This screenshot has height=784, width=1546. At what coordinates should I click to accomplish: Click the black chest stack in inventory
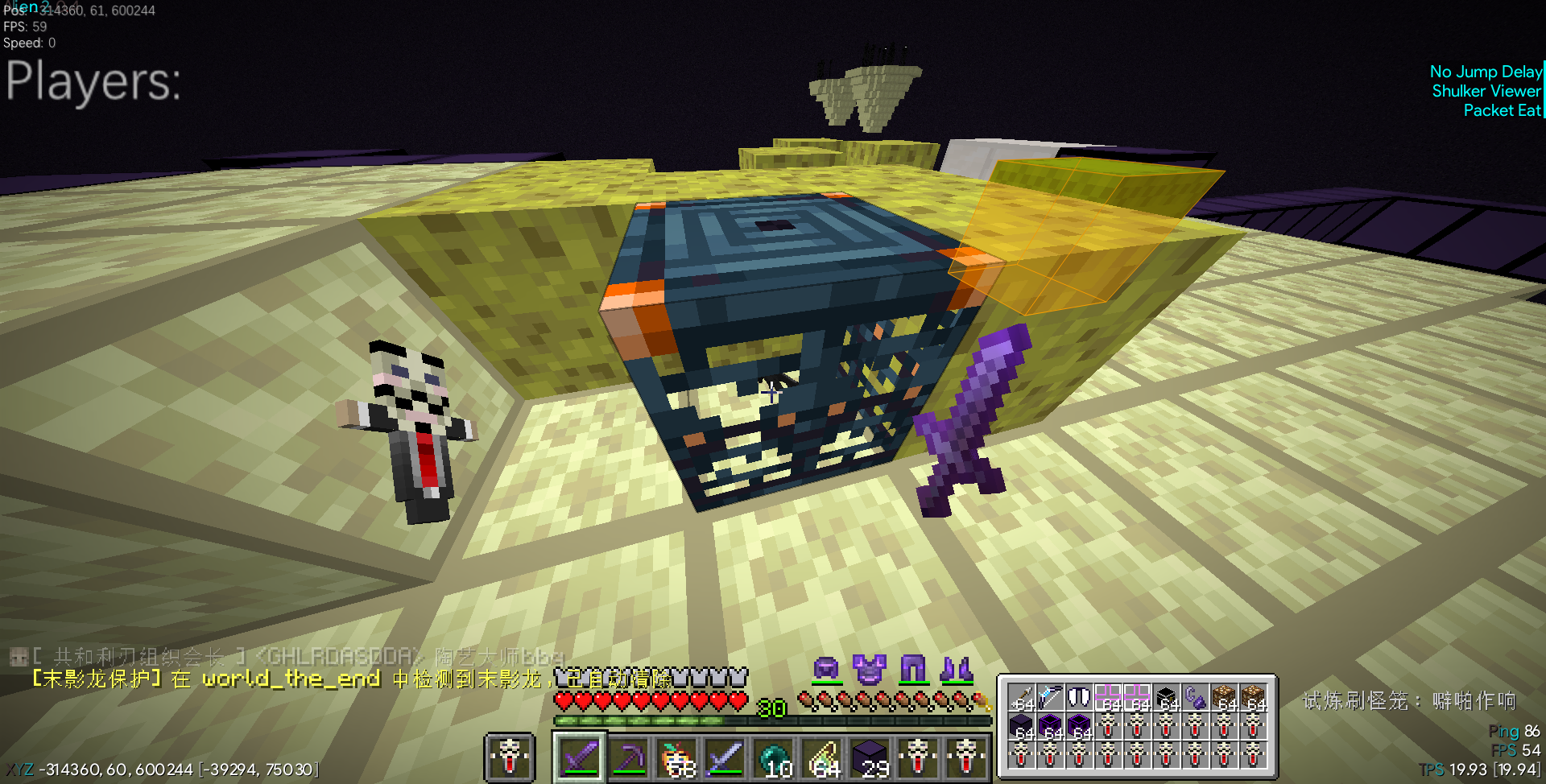[1166, 697]
